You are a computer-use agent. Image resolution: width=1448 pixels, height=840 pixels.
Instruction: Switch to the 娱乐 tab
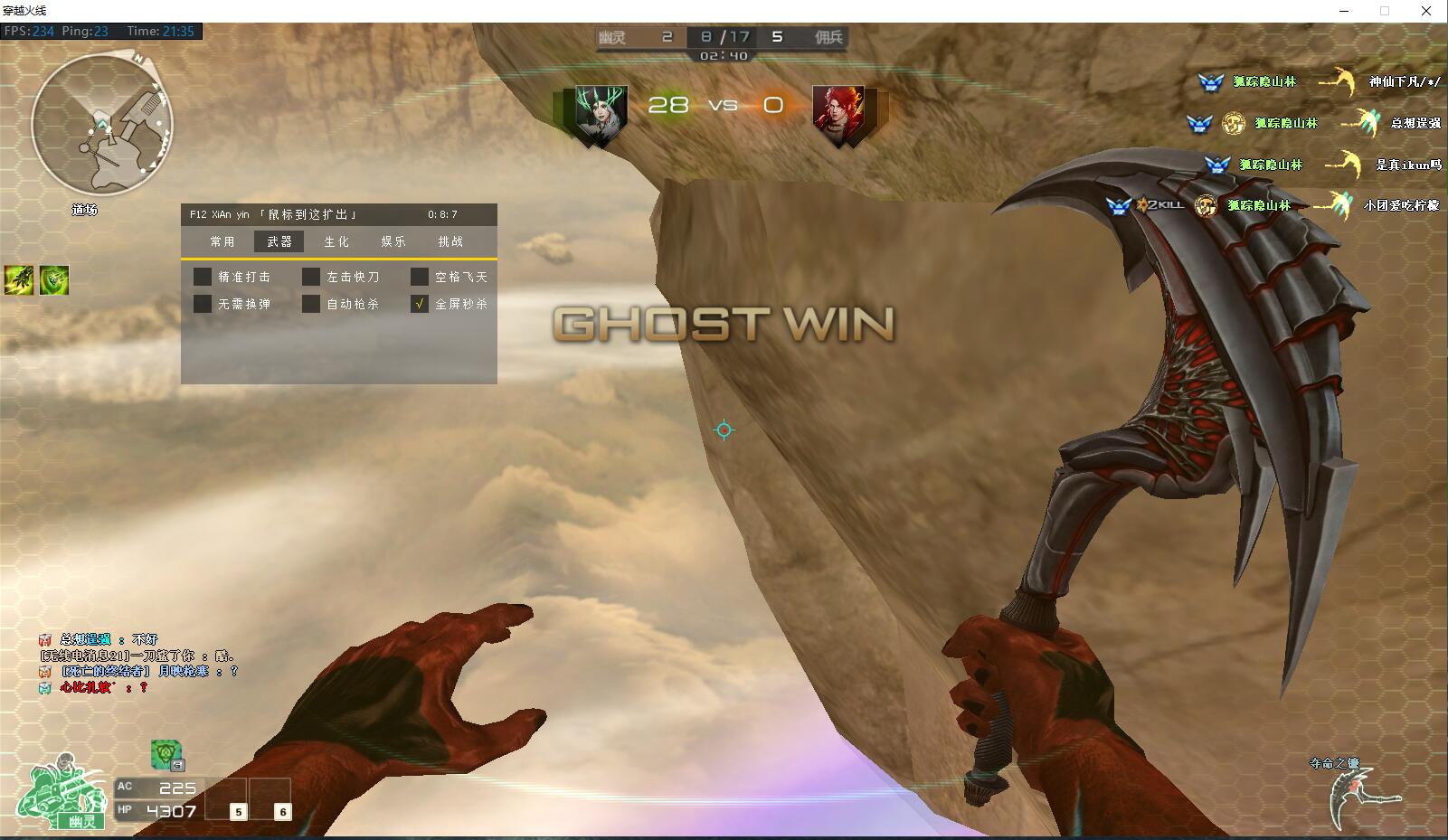coord(393,241)
